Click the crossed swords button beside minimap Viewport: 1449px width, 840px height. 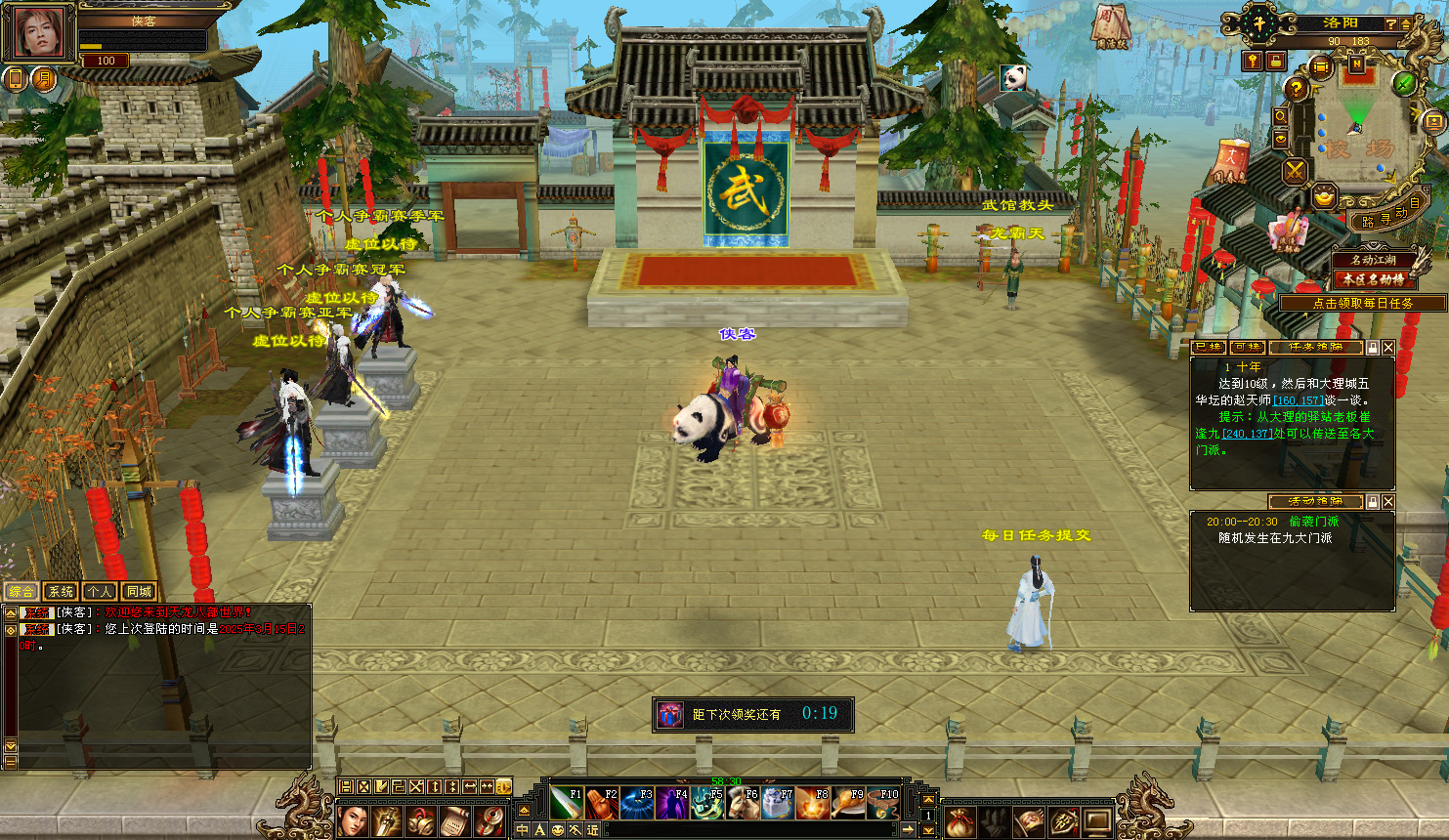pos(1295,172)
